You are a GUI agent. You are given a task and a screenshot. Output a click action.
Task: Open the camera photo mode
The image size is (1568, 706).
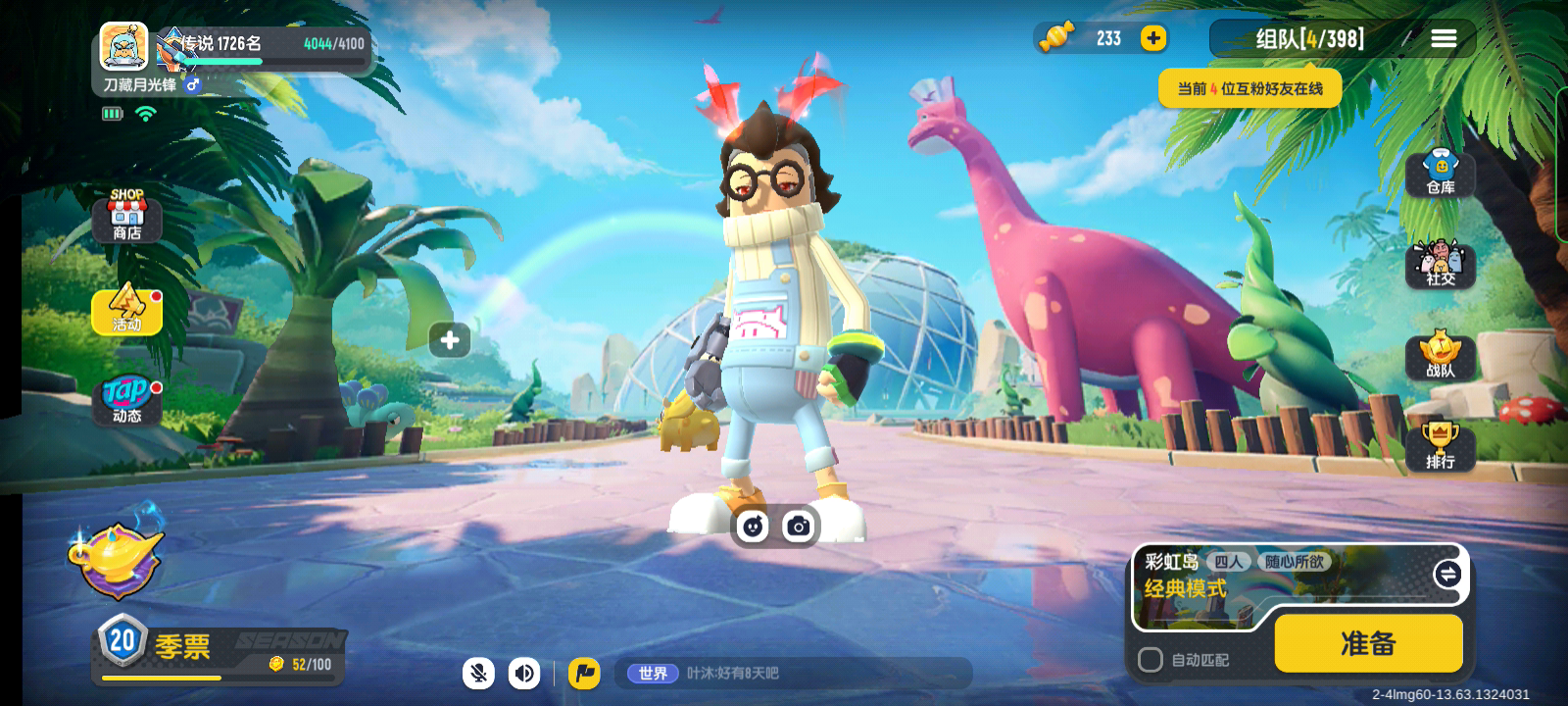(799, 527)
